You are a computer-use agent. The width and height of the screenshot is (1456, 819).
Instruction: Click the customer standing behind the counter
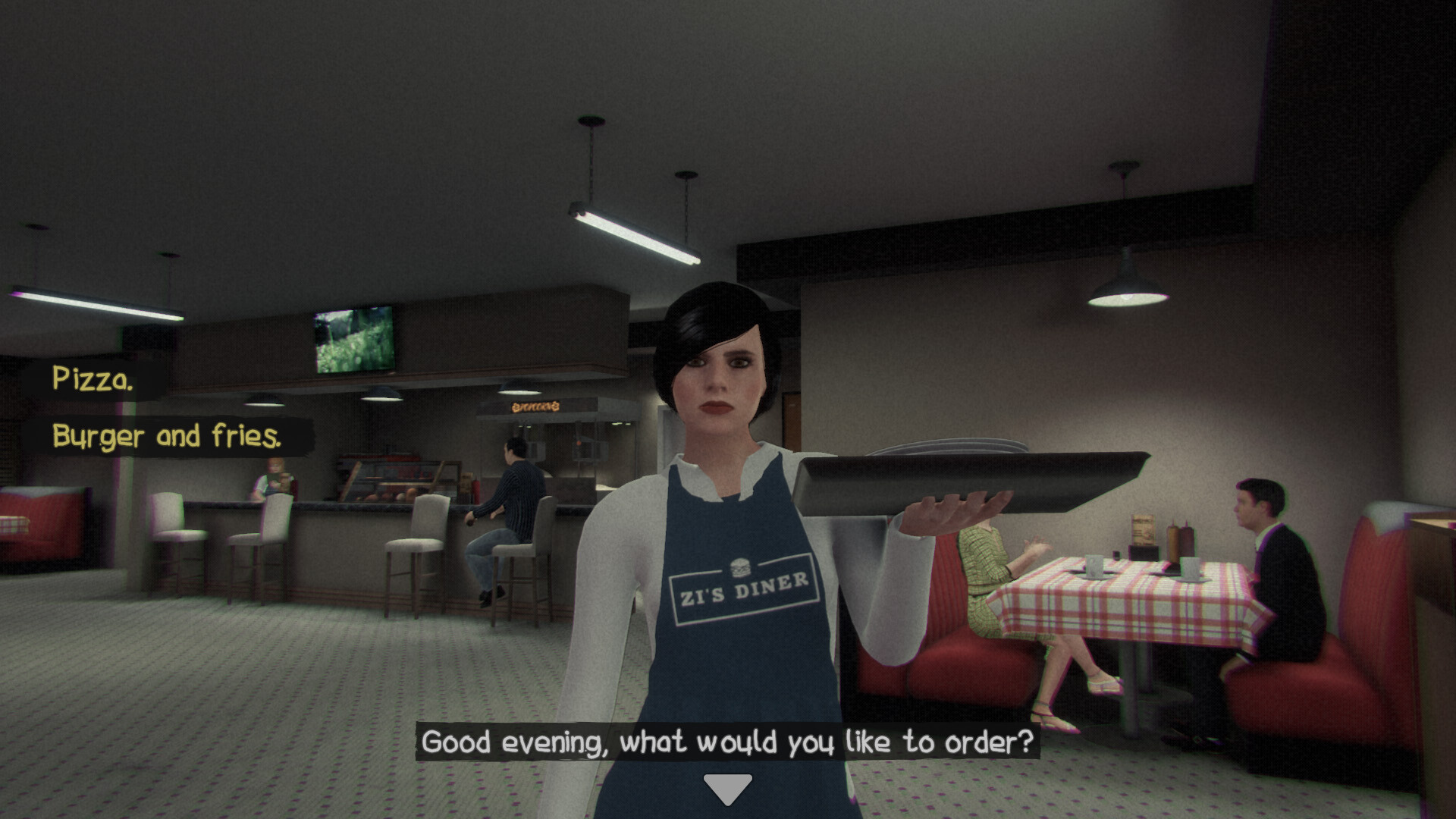[x=275, y=478]
